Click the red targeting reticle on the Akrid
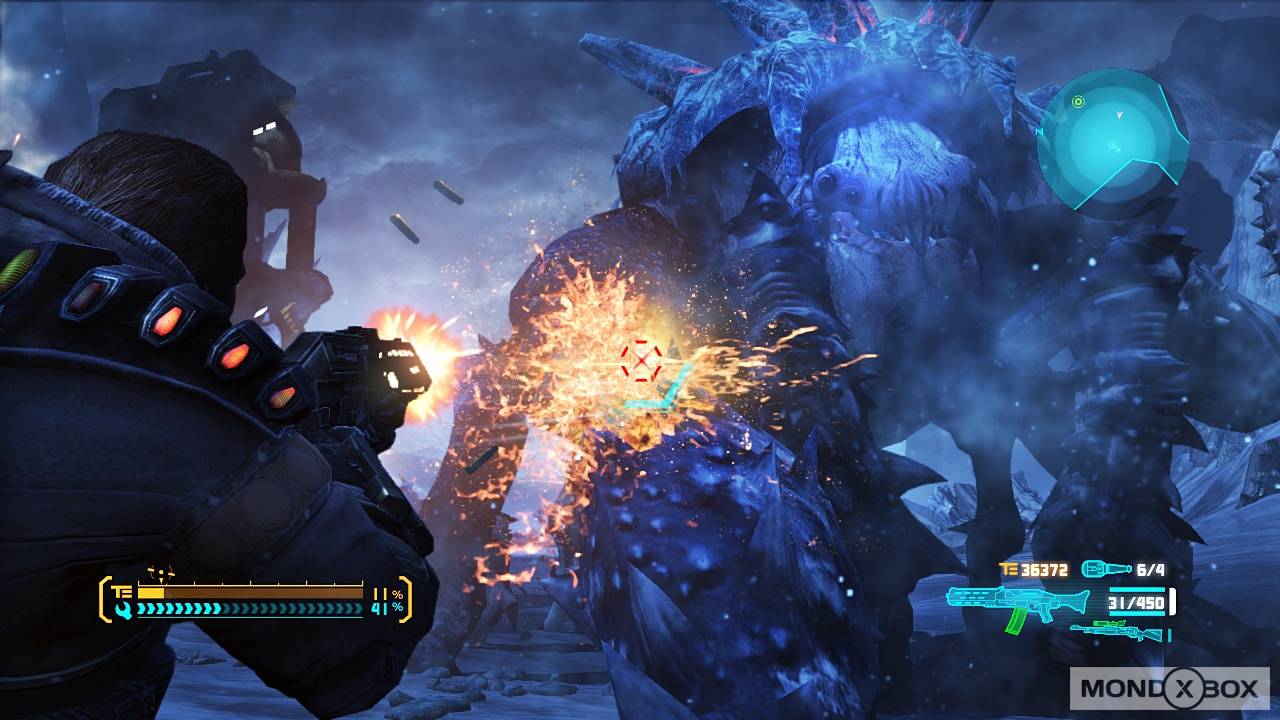 pyautogui.click(x=640, y=362)
